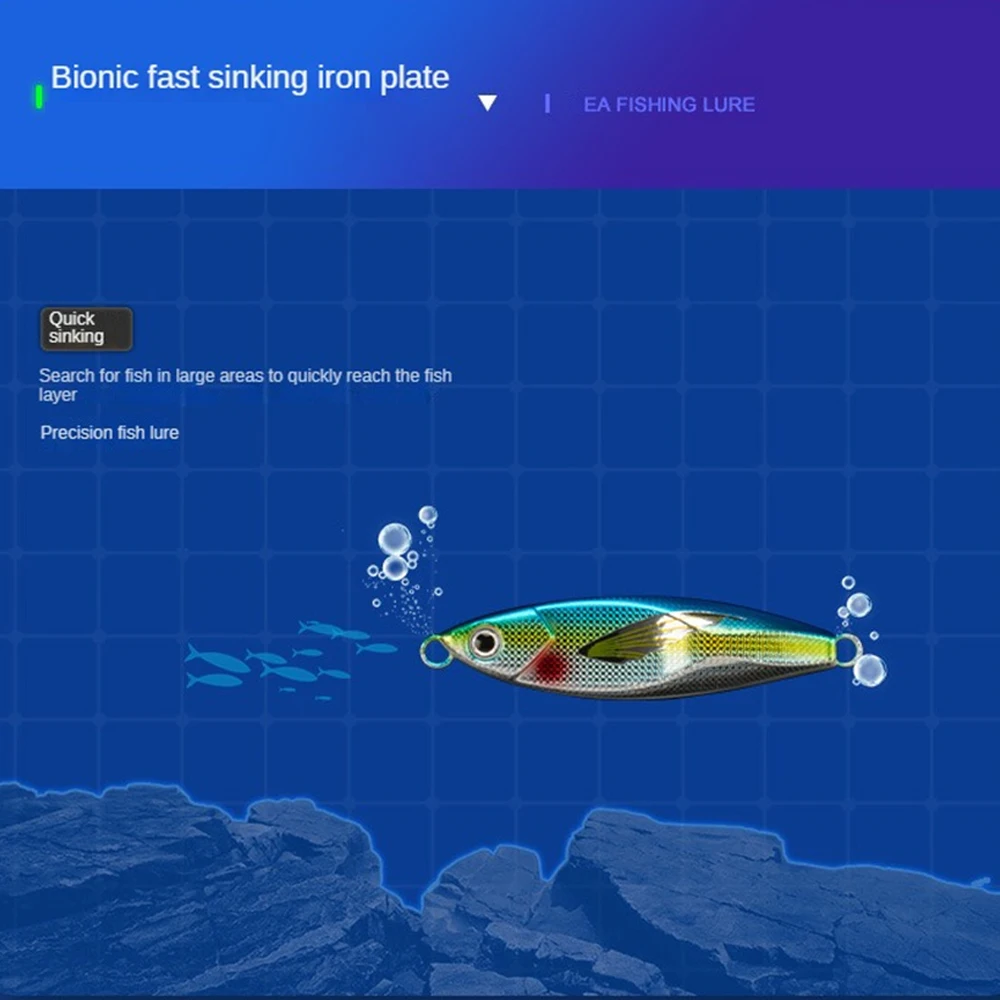Image resolution: width=1000 pixels, height=1000 pixels.
Task: Open the white triangle dropdown arrow
Action: pos(487,103)
